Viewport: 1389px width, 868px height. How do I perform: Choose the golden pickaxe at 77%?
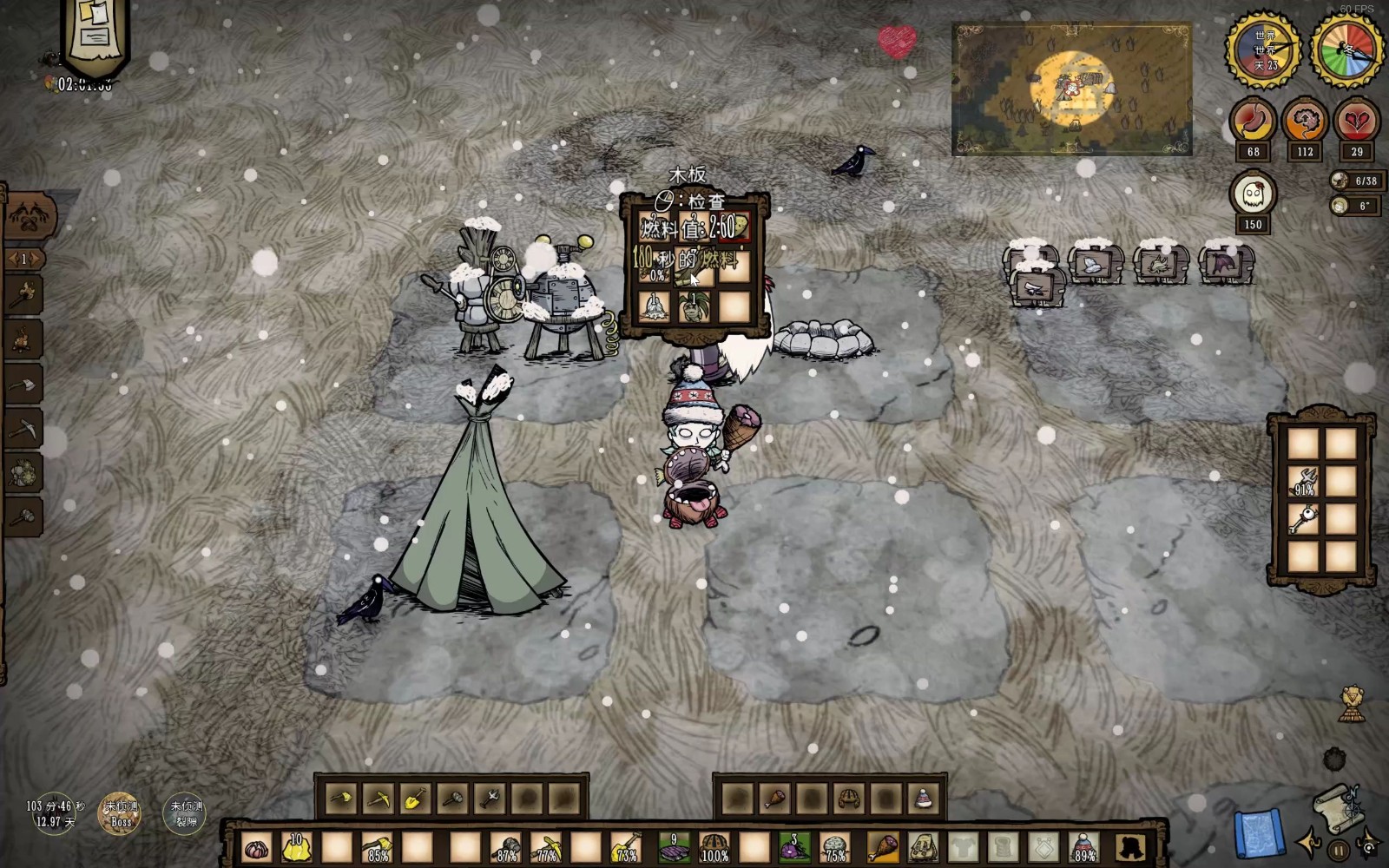pos(546,847)
